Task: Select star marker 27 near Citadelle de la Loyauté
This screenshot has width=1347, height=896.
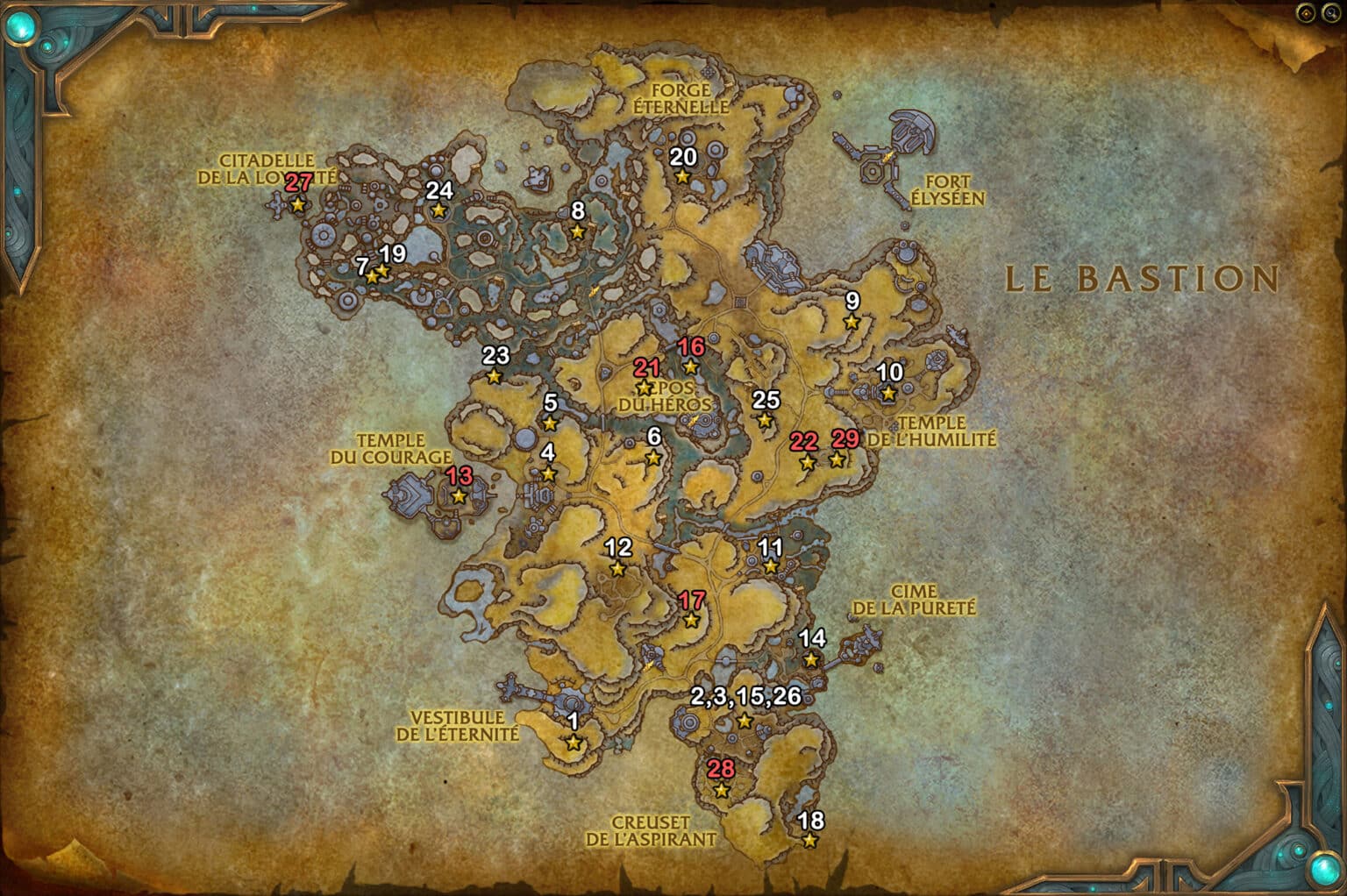Action: point(298,204)
